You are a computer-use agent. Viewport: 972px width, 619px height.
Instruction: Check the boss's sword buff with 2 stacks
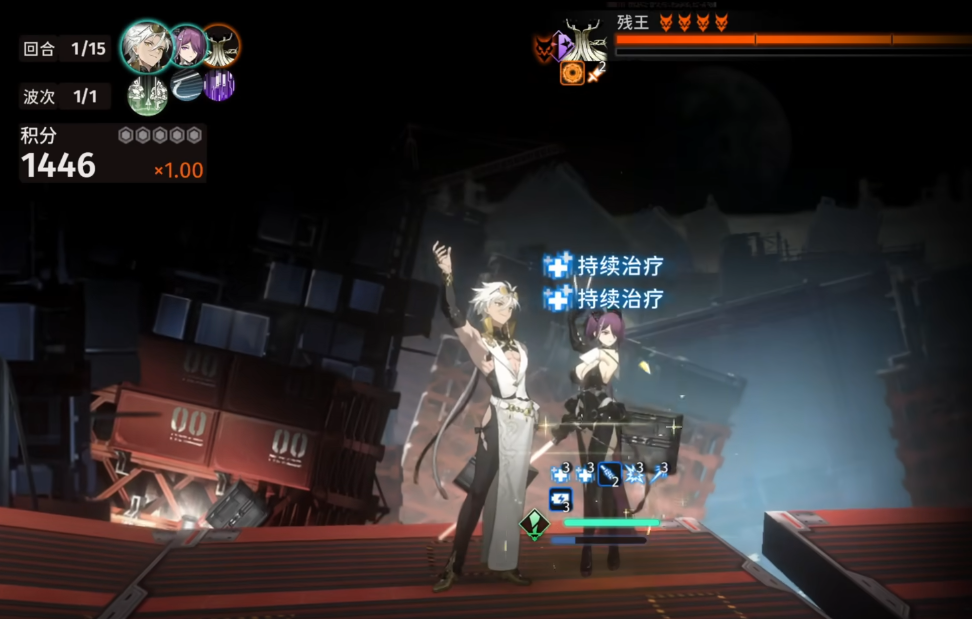(x=597, y=73)
